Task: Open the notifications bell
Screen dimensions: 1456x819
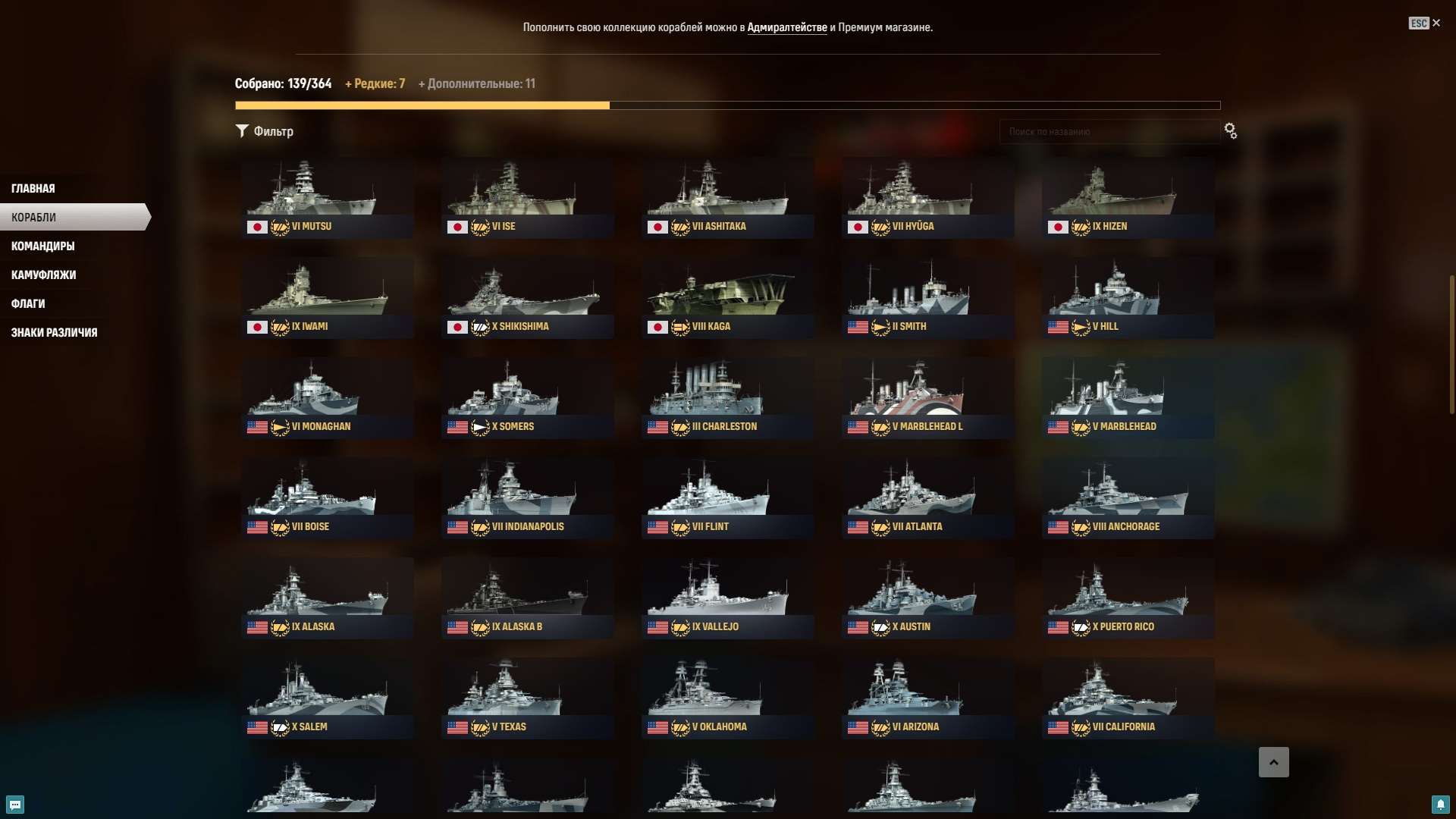Action: [1442, 805]
